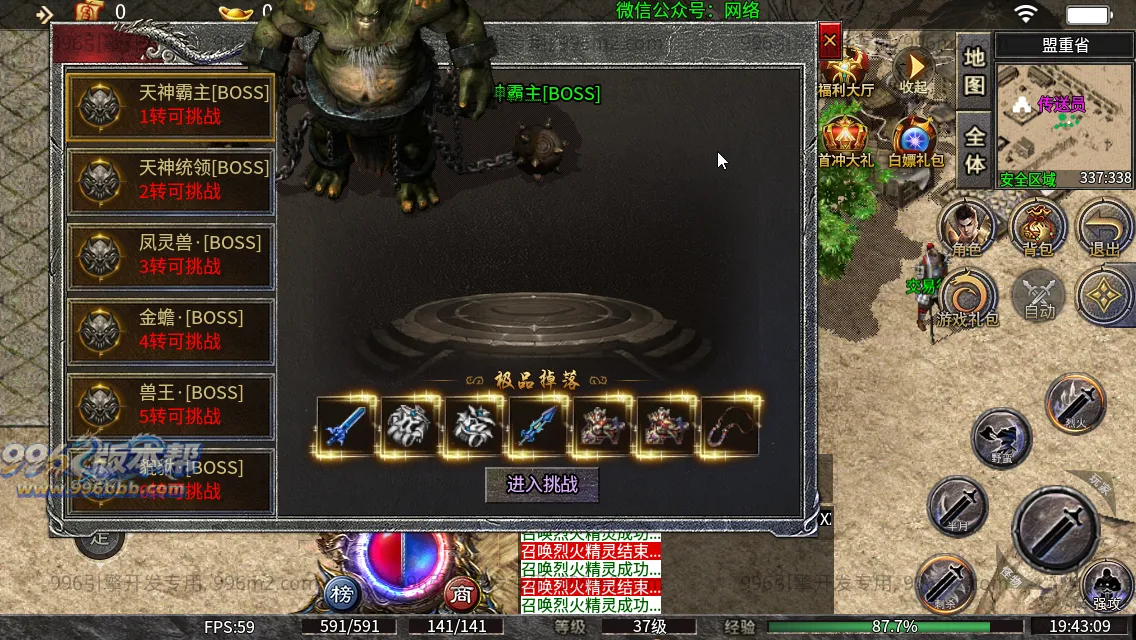Select the 金蟾 boss entry
This screenshot has height=640, width=1136.
(170, 330)
